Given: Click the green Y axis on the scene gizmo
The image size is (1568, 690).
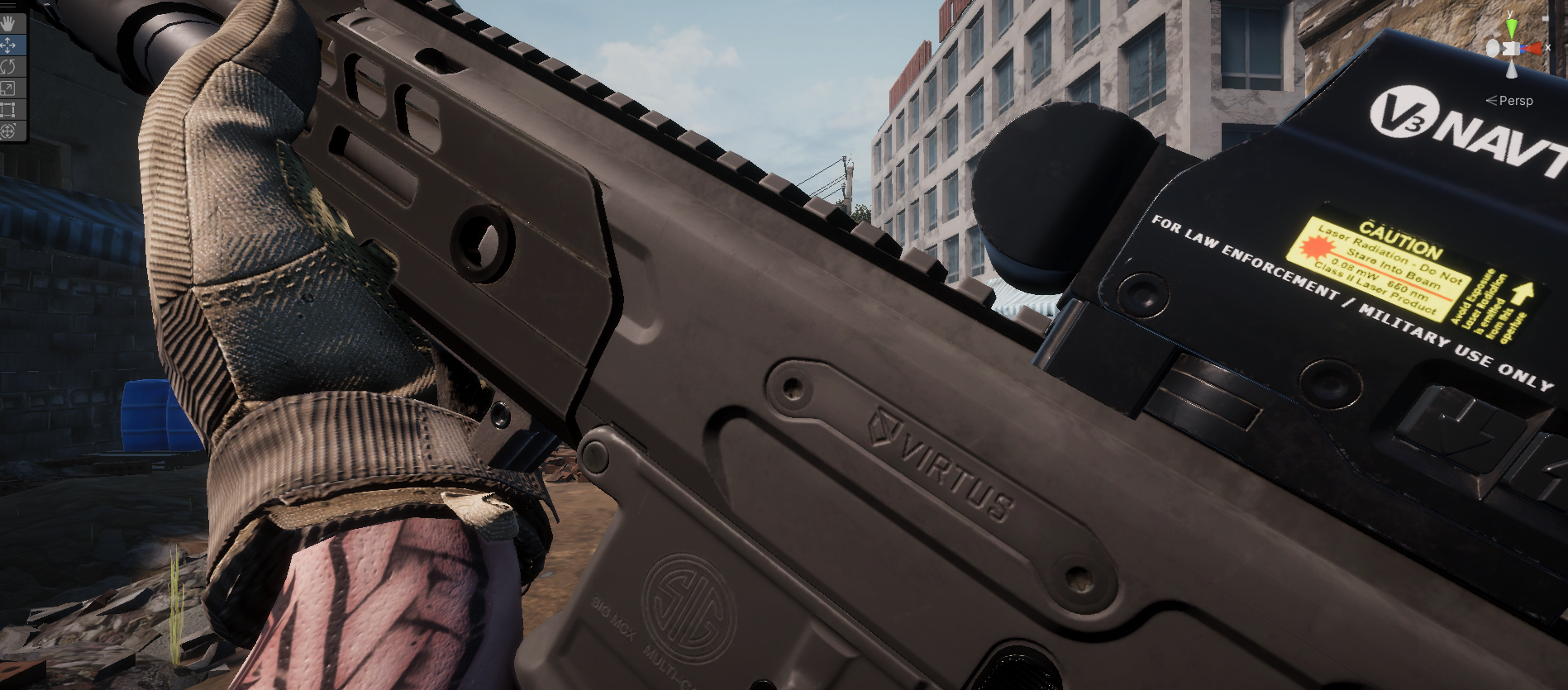Looking at the screenshot, I should pyautogui.click(x=1511, y=26).
